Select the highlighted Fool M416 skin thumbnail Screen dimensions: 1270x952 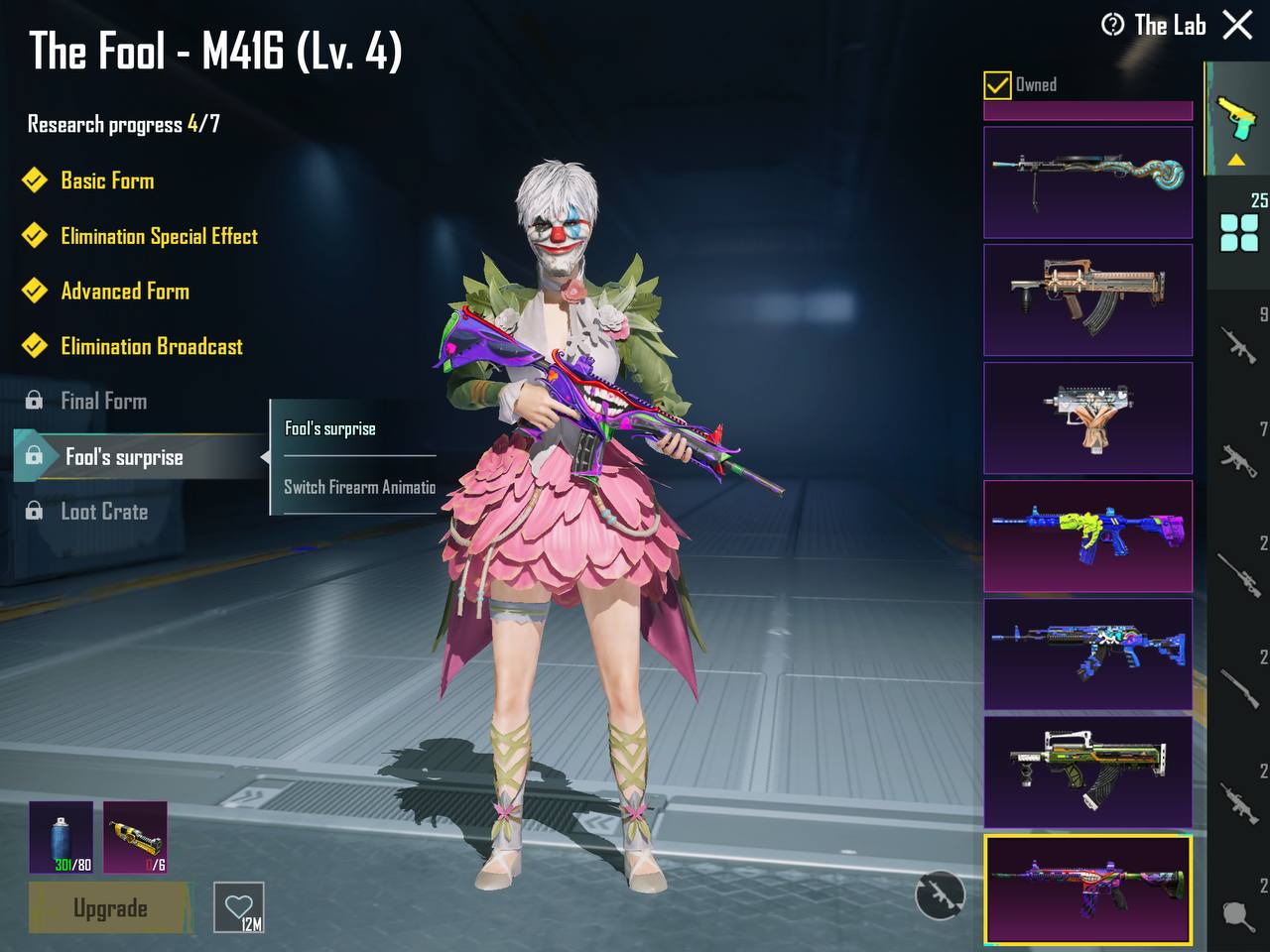(x=1087, y=889)
